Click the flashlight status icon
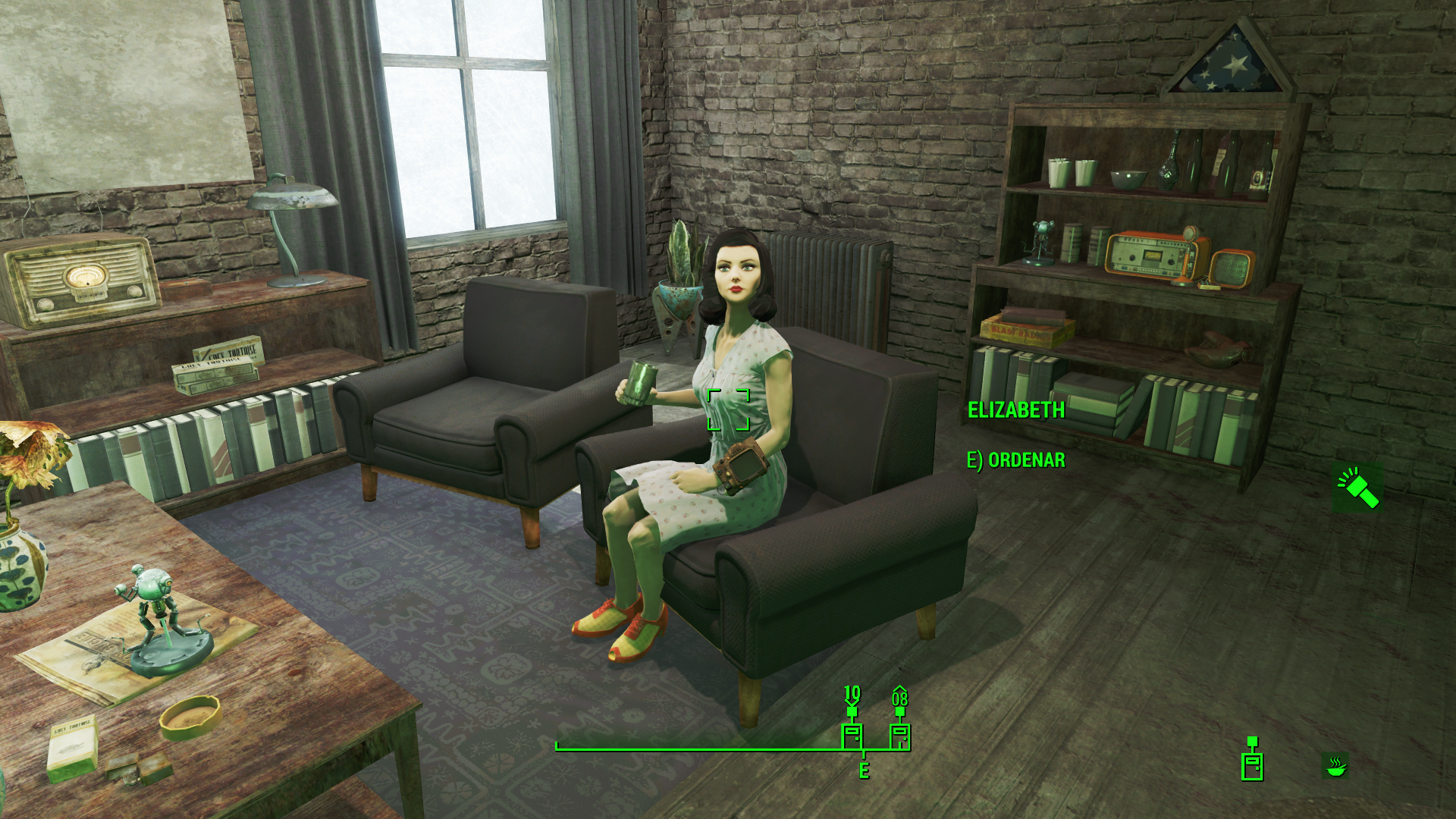1456x819 pixels. coord(1357,488)
